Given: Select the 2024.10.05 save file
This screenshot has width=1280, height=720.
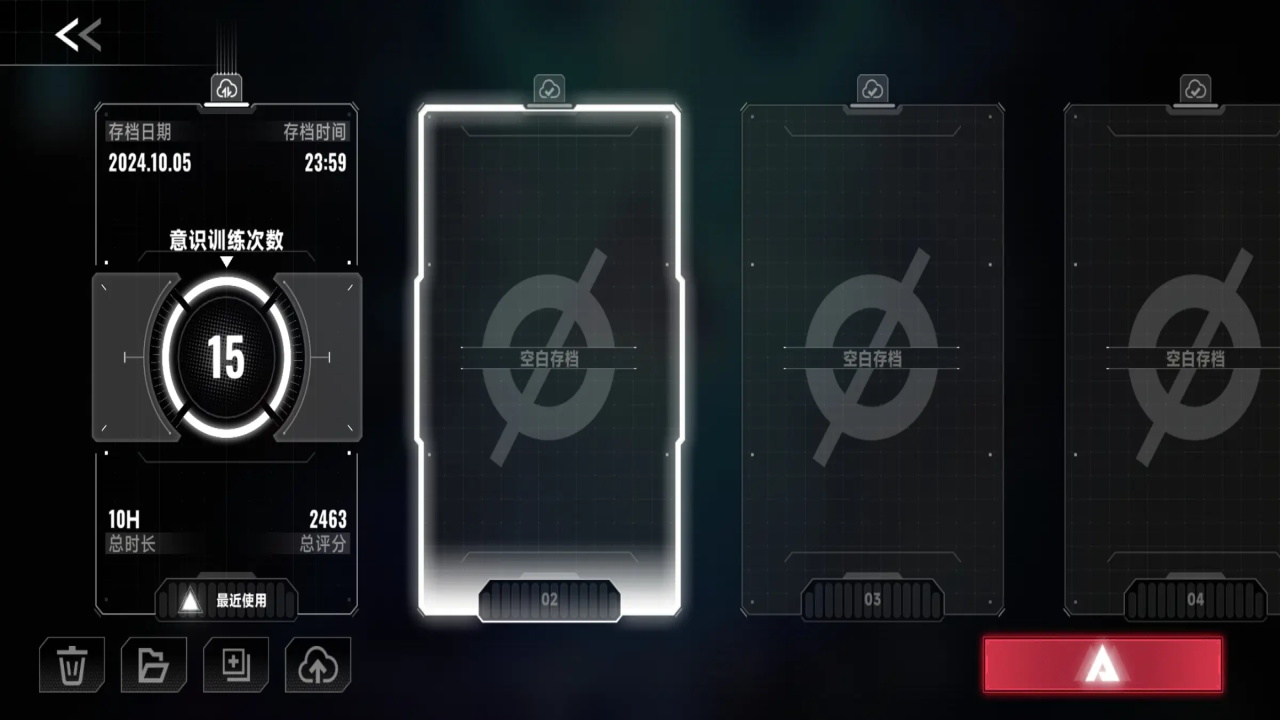Looking at the screenshot, I should [227, 358].
